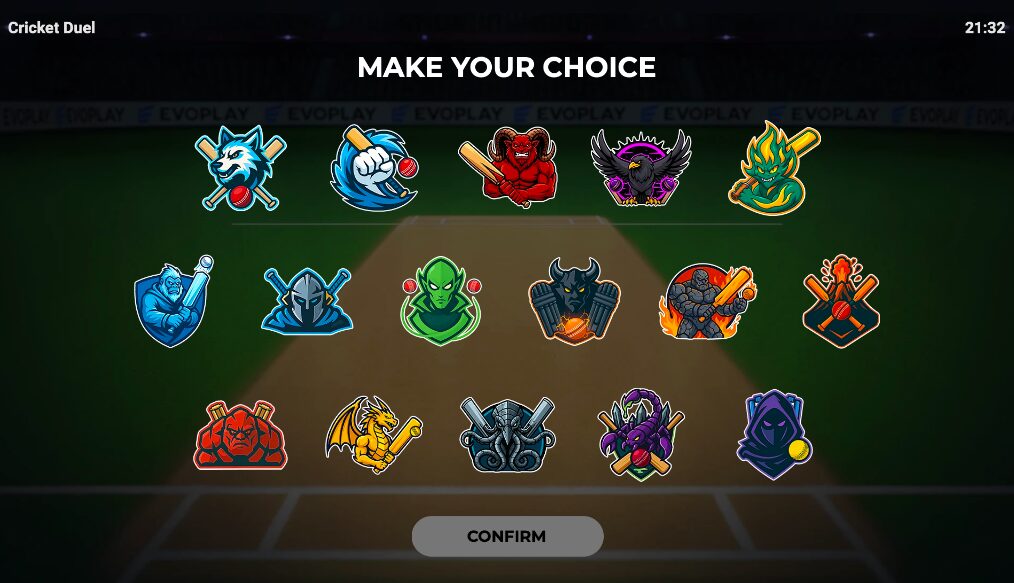Select the golden dragon emblem

(373, 434)
